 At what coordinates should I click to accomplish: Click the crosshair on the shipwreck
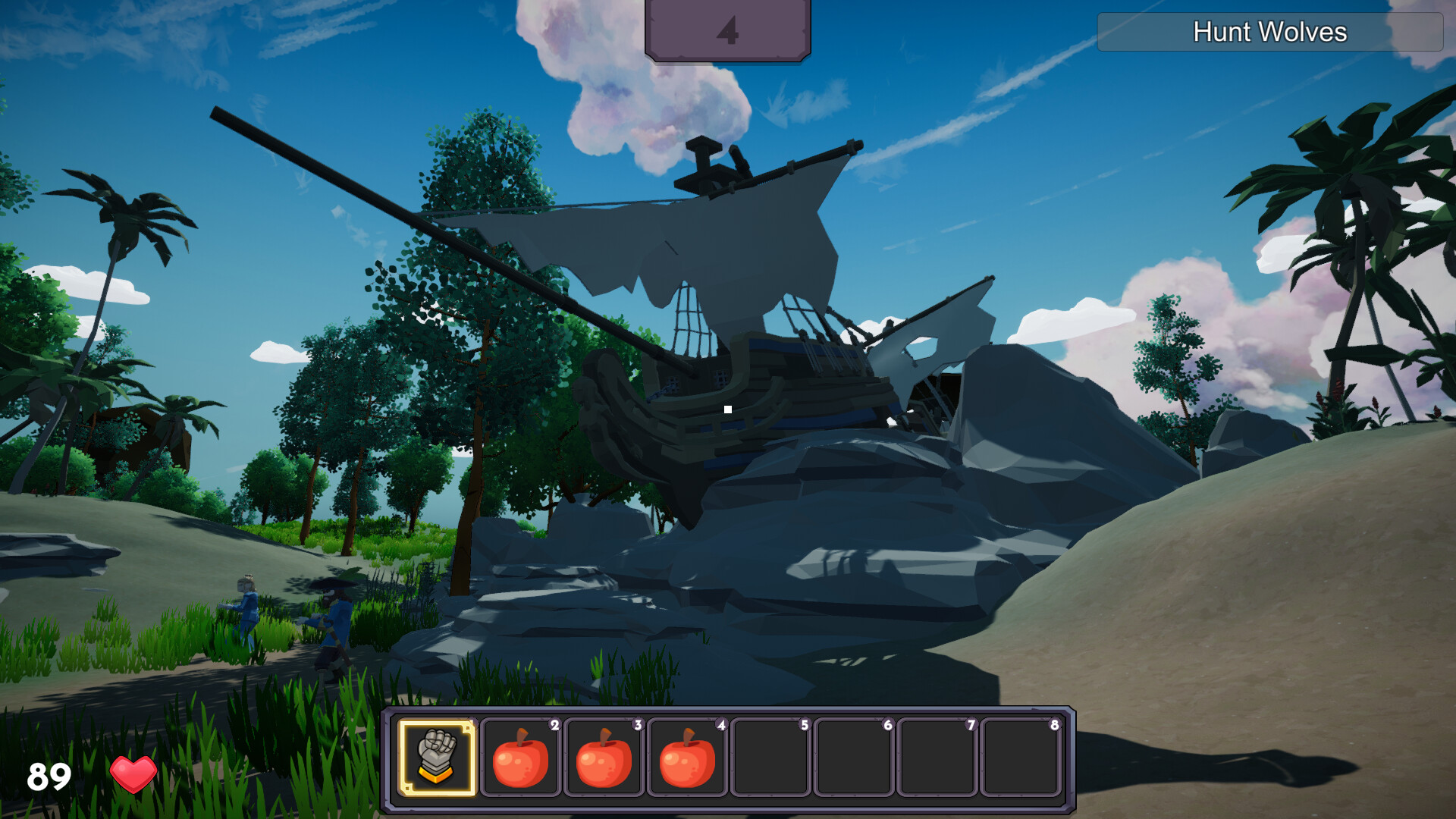point(727,409)
